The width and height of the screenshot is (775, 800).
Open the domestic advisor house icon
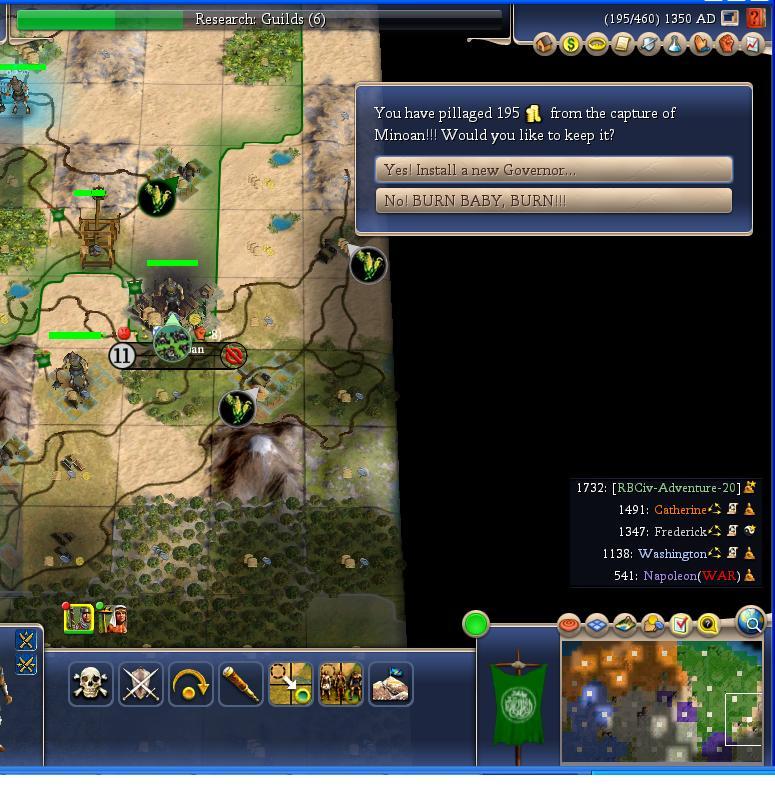545,45
